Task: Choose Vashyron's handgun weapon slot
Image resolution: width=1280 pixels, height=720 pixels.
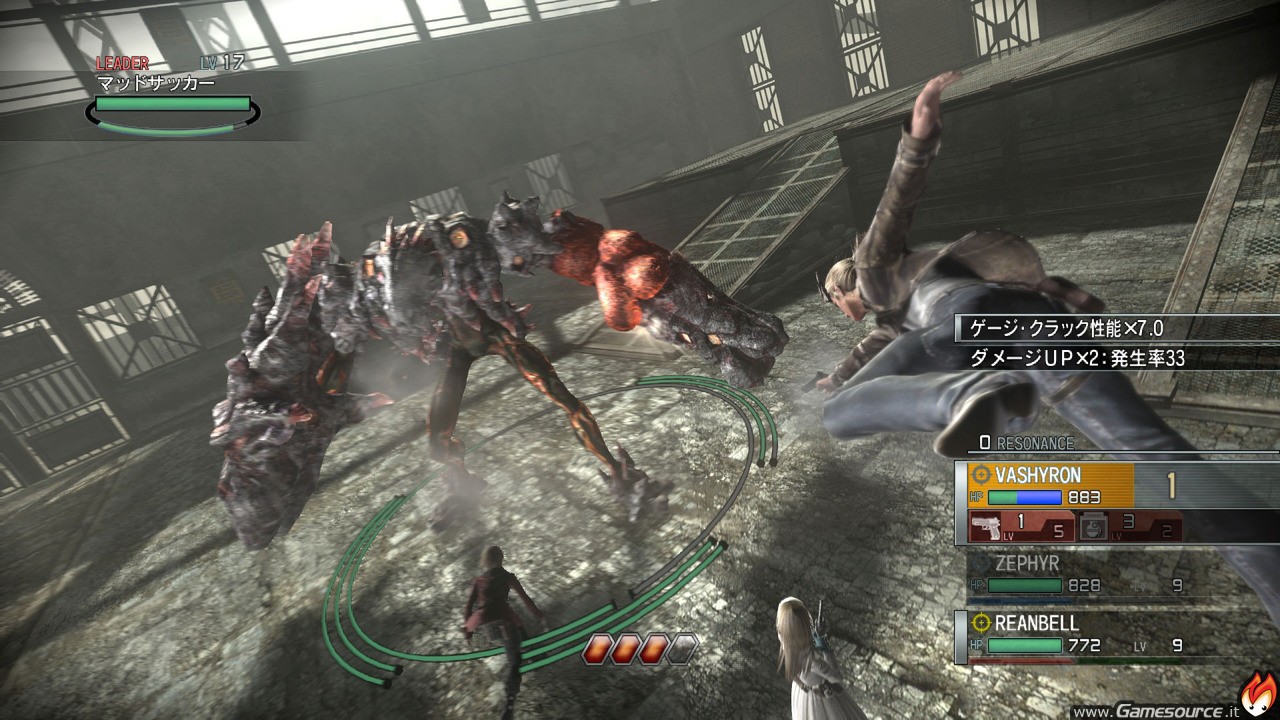Action: [x=1020, y=527]
